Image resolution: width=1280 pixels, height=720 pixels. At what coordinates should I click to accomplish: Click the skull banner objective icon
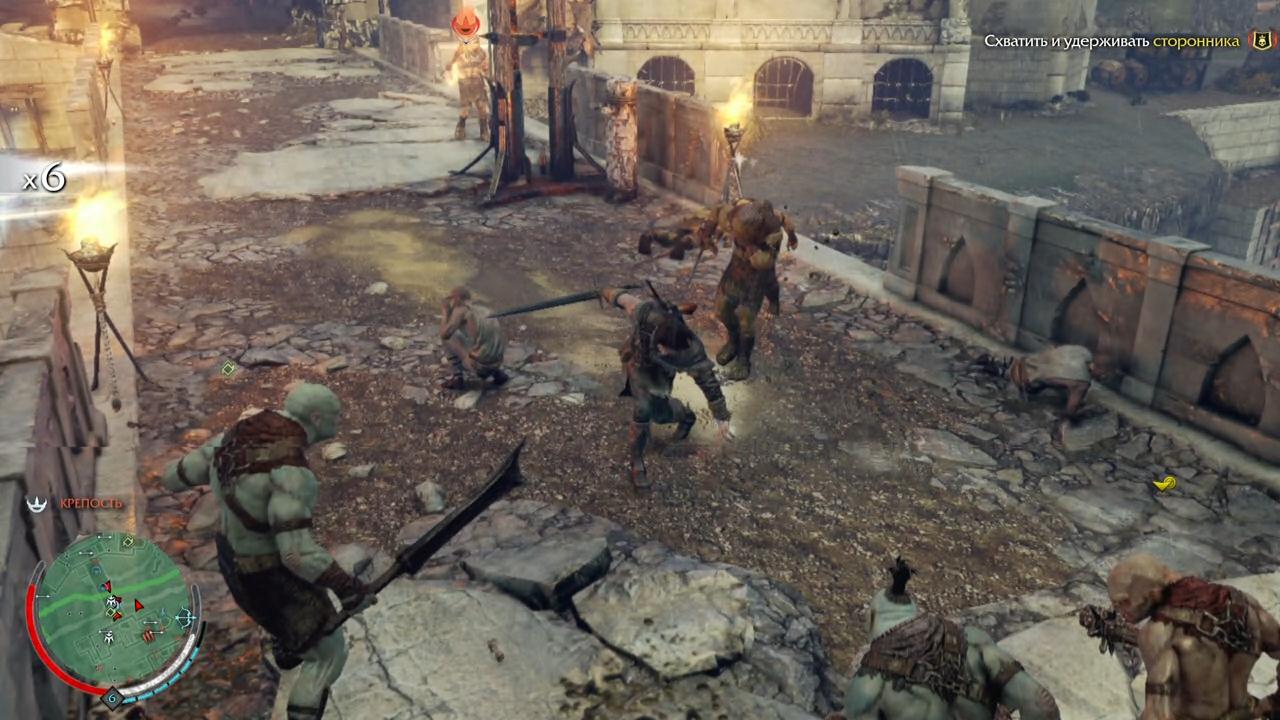(x=1261, y=41)
